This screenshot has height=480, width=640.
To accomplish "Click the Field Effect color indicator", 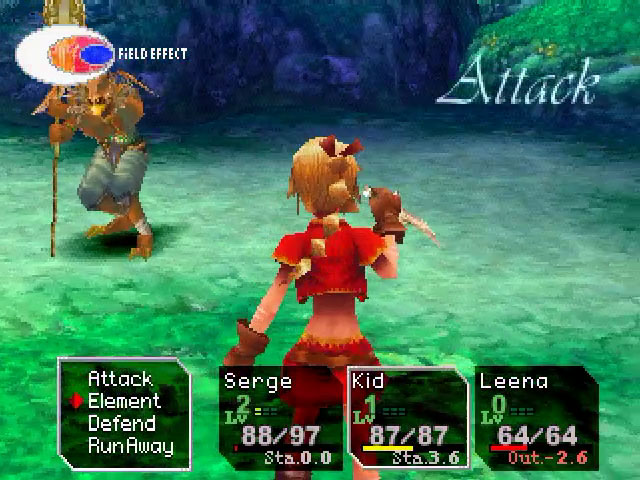I will (65, 52).
